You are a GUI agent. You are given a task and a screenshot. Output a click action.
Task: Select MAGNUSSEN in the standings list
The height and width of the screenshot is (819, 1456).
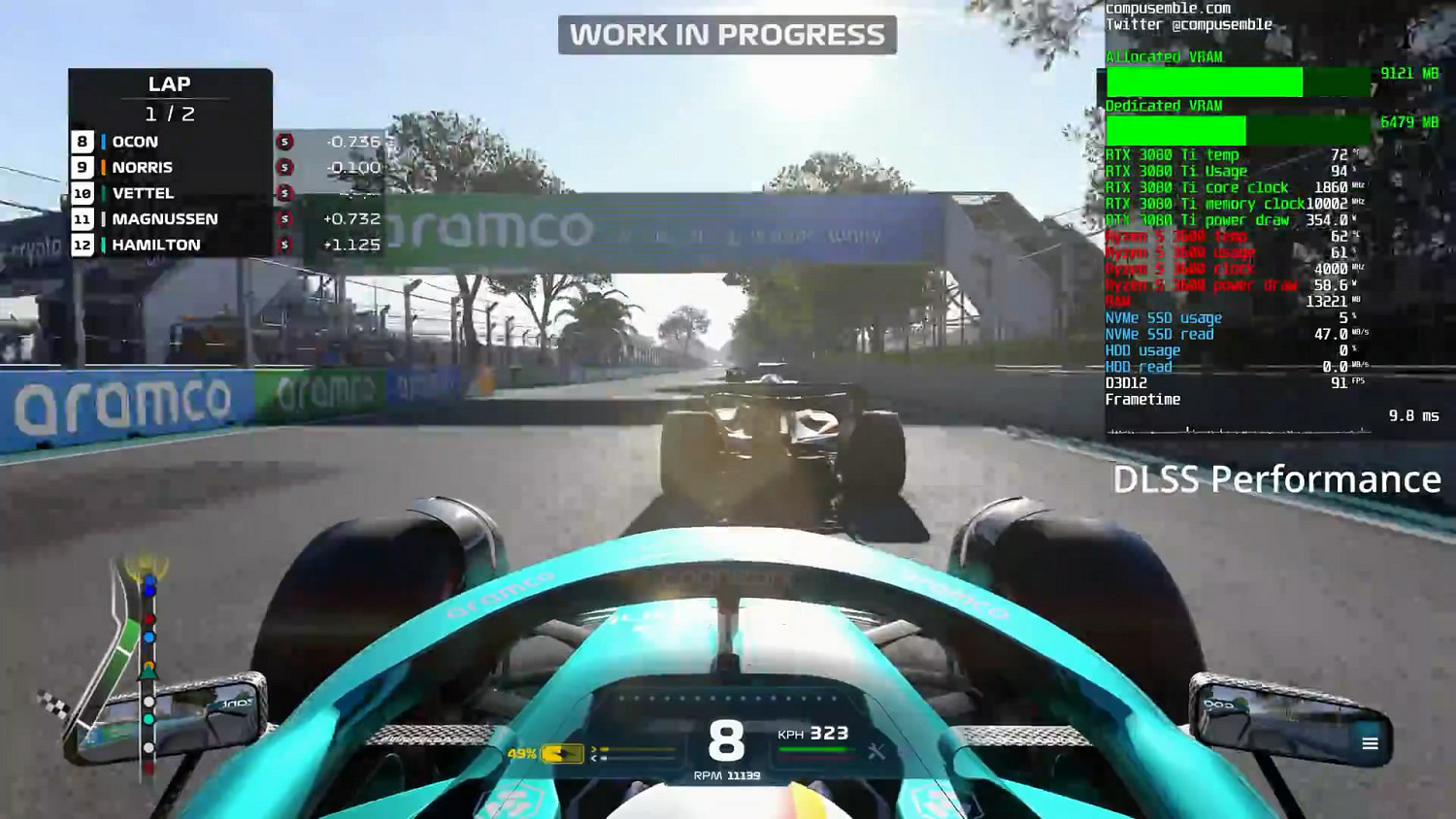click(165, 218)
